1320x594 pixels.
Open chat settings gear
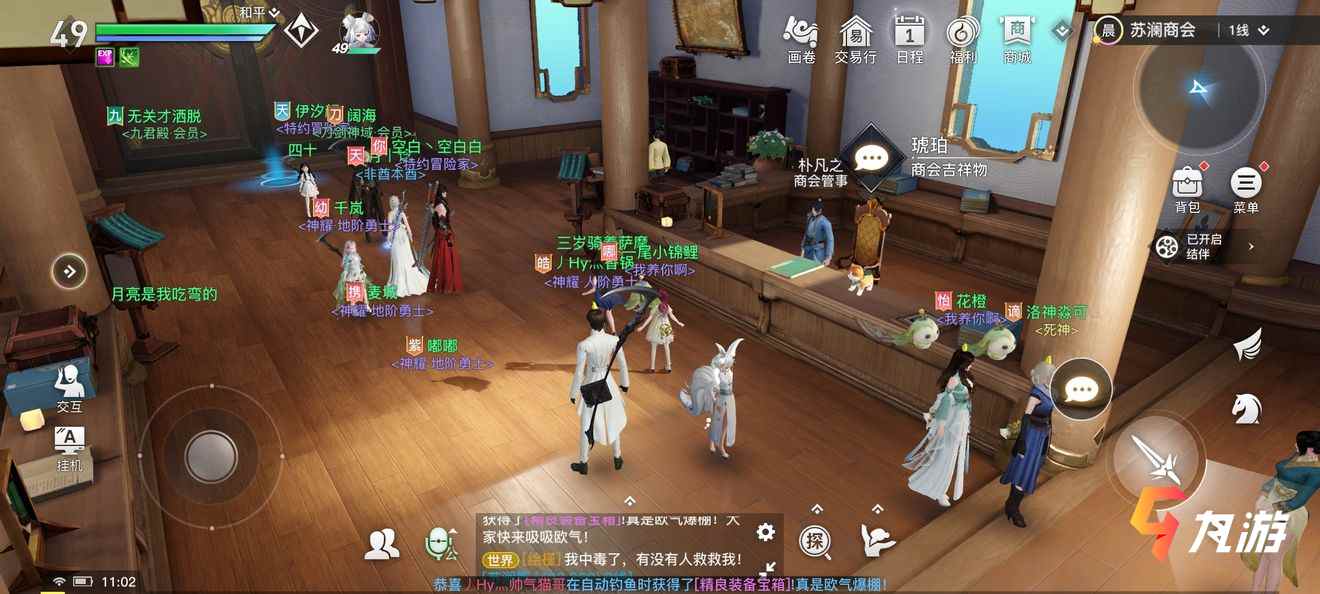[x=766, y=532]
